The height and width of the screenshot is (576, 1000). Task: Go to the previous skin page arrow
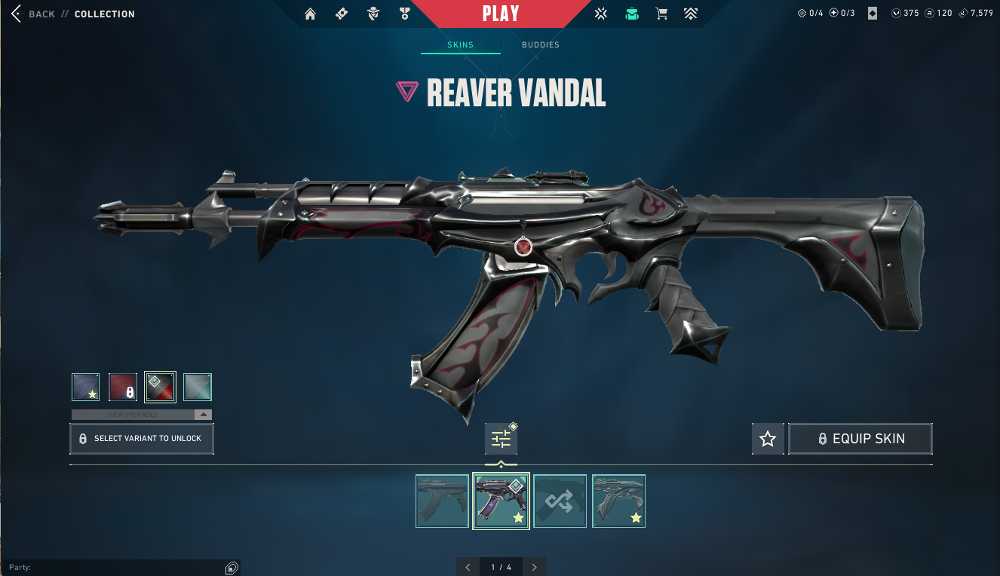pyautogui.click(x=468, y=567)
